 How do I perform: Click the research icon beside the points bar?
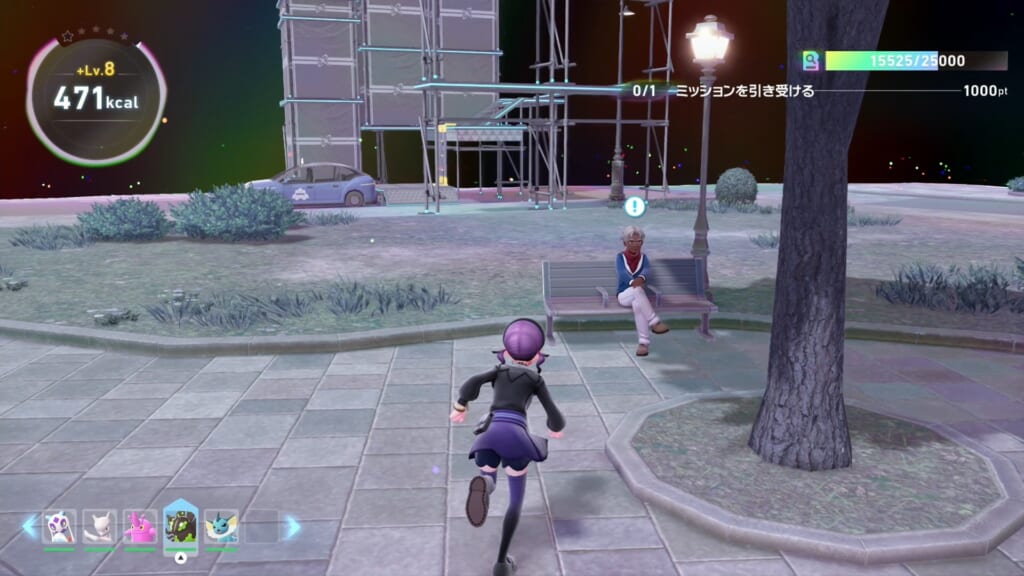pos(811,61)
